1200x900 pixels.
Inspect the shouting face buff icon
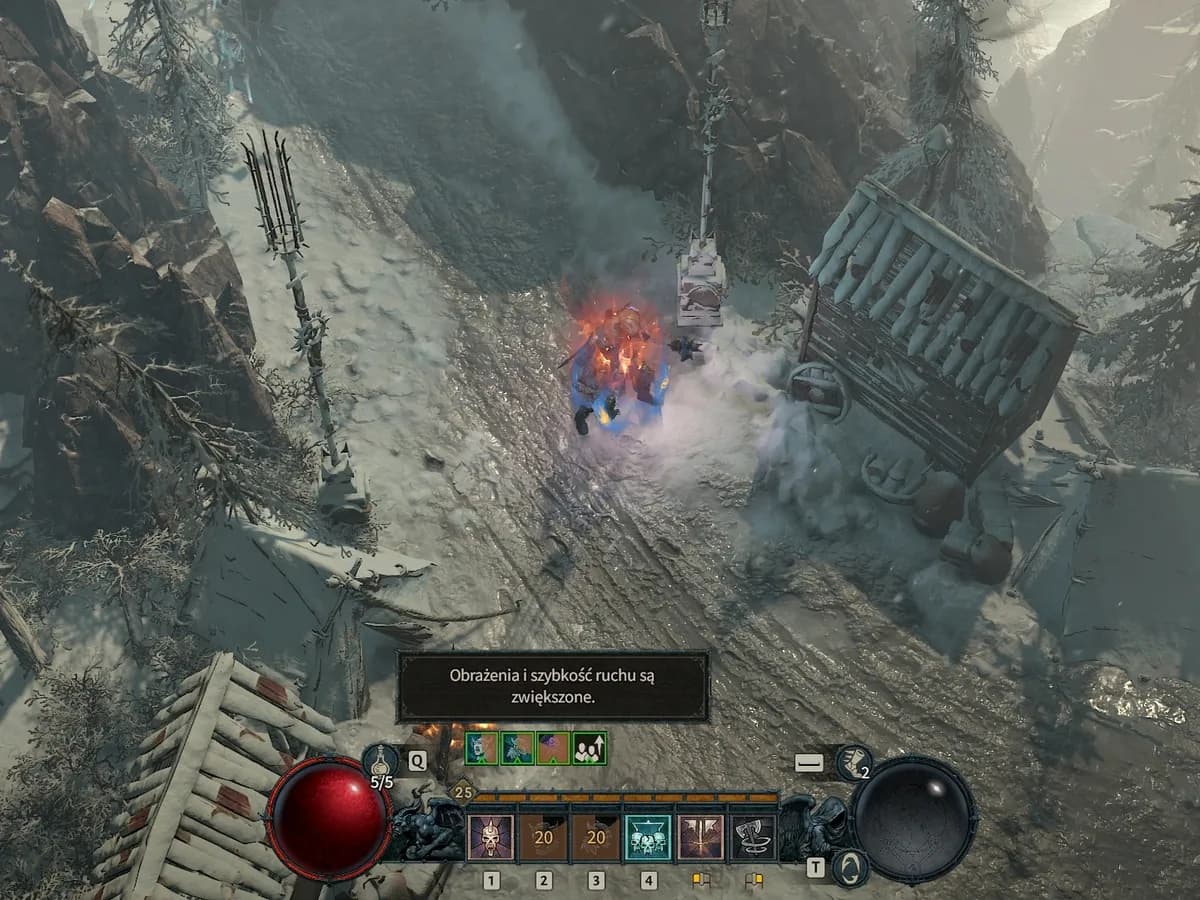point(481,748)
